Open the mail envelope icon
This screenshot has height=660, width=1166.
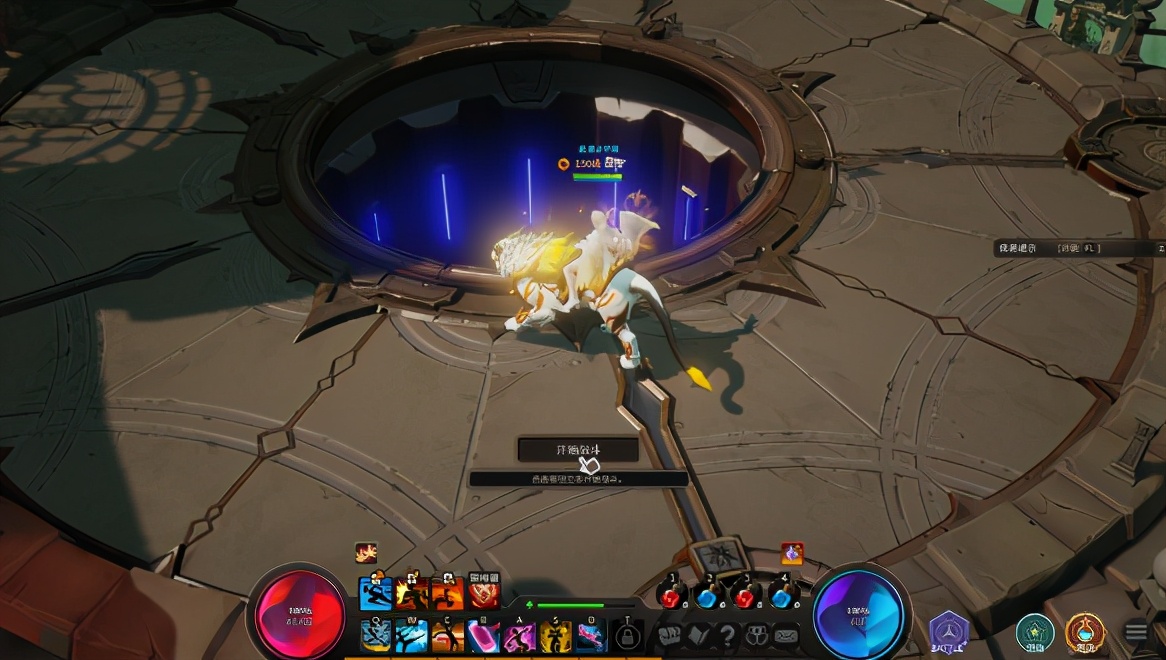tap(787, 635)
